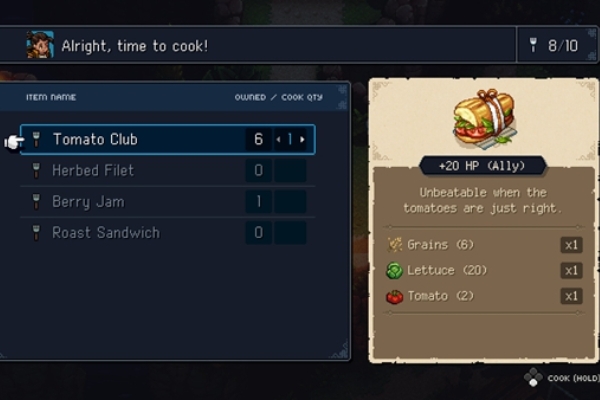The image size is (600, 400).
Task: Choose the Herbed Filet recipe
Action: coord(93,171)
